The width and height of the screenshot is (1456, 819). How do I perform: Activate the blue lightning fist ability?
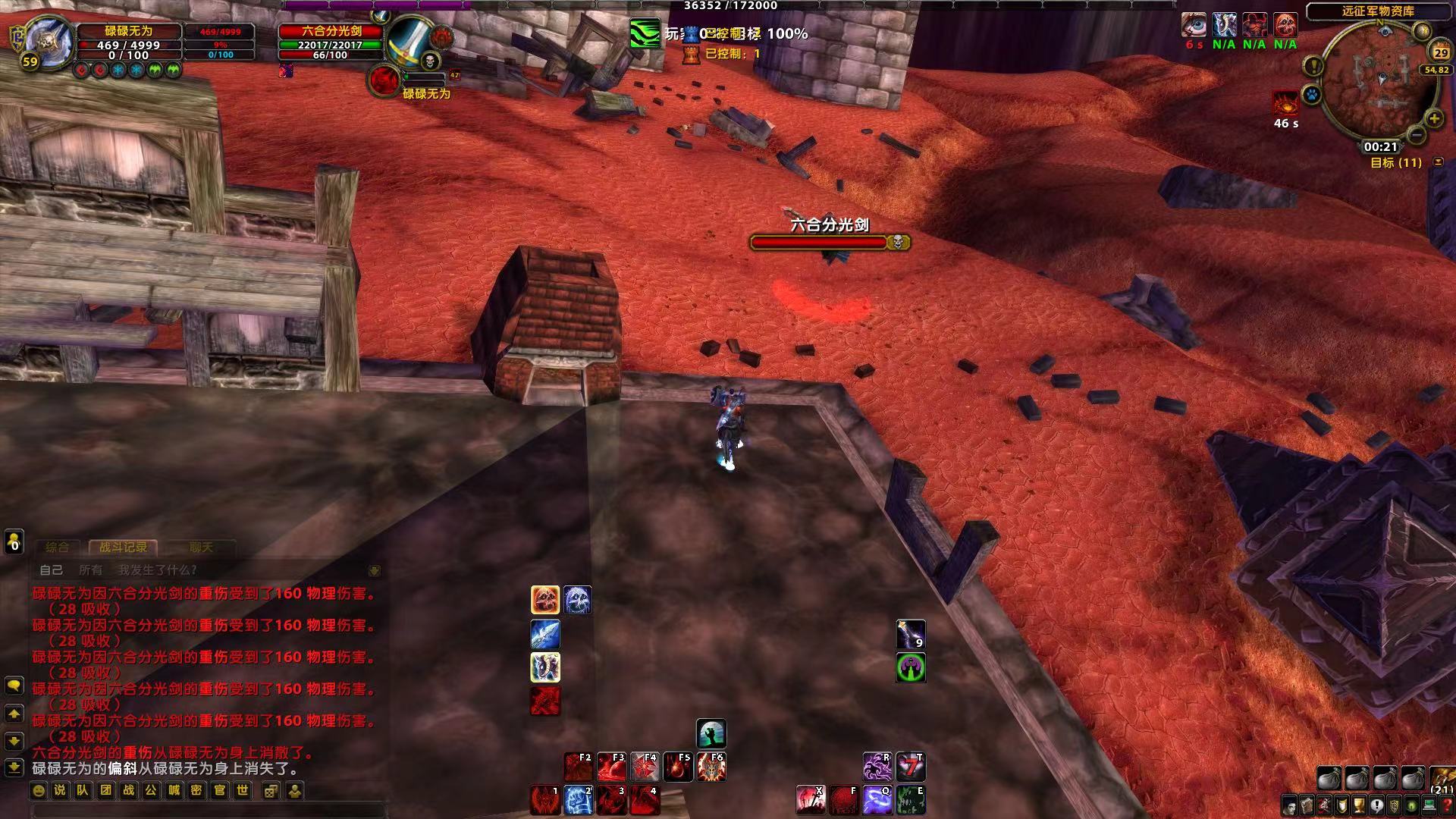click(578, 800)
